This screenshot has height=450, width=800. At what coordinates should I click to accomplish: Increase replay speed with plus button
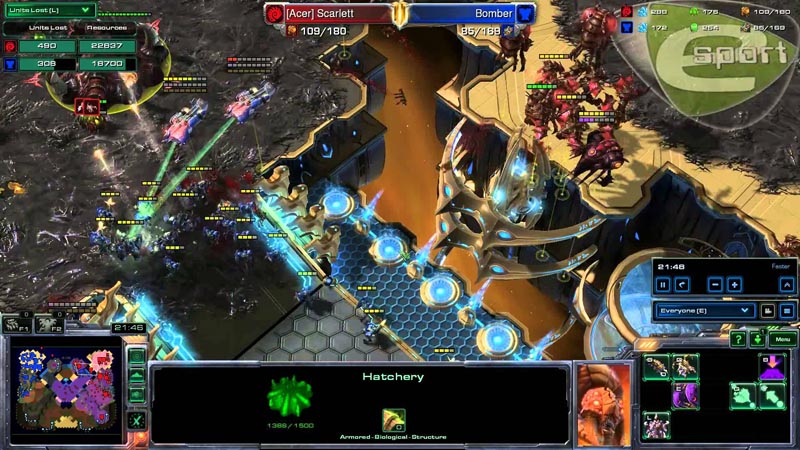(x=735, y=285)
